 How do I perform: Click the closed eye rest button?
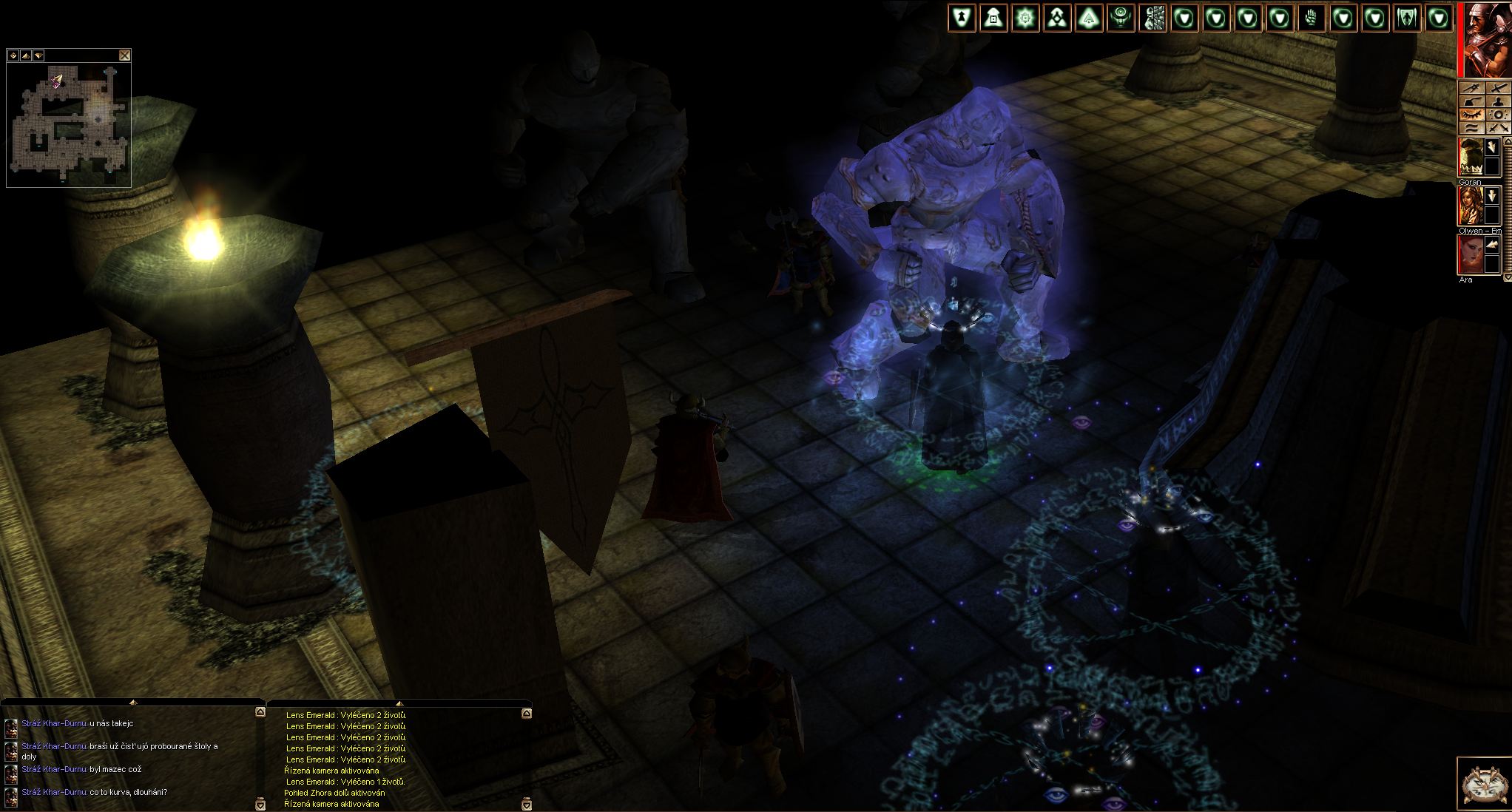(x=1471, y=115)
